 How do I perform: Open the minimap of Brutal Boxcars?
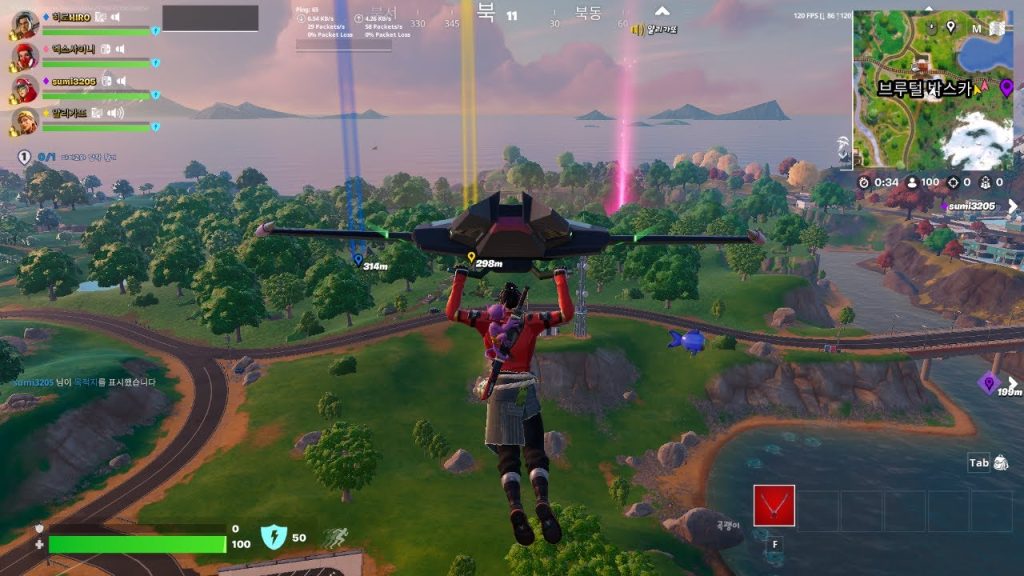[932, 90]
